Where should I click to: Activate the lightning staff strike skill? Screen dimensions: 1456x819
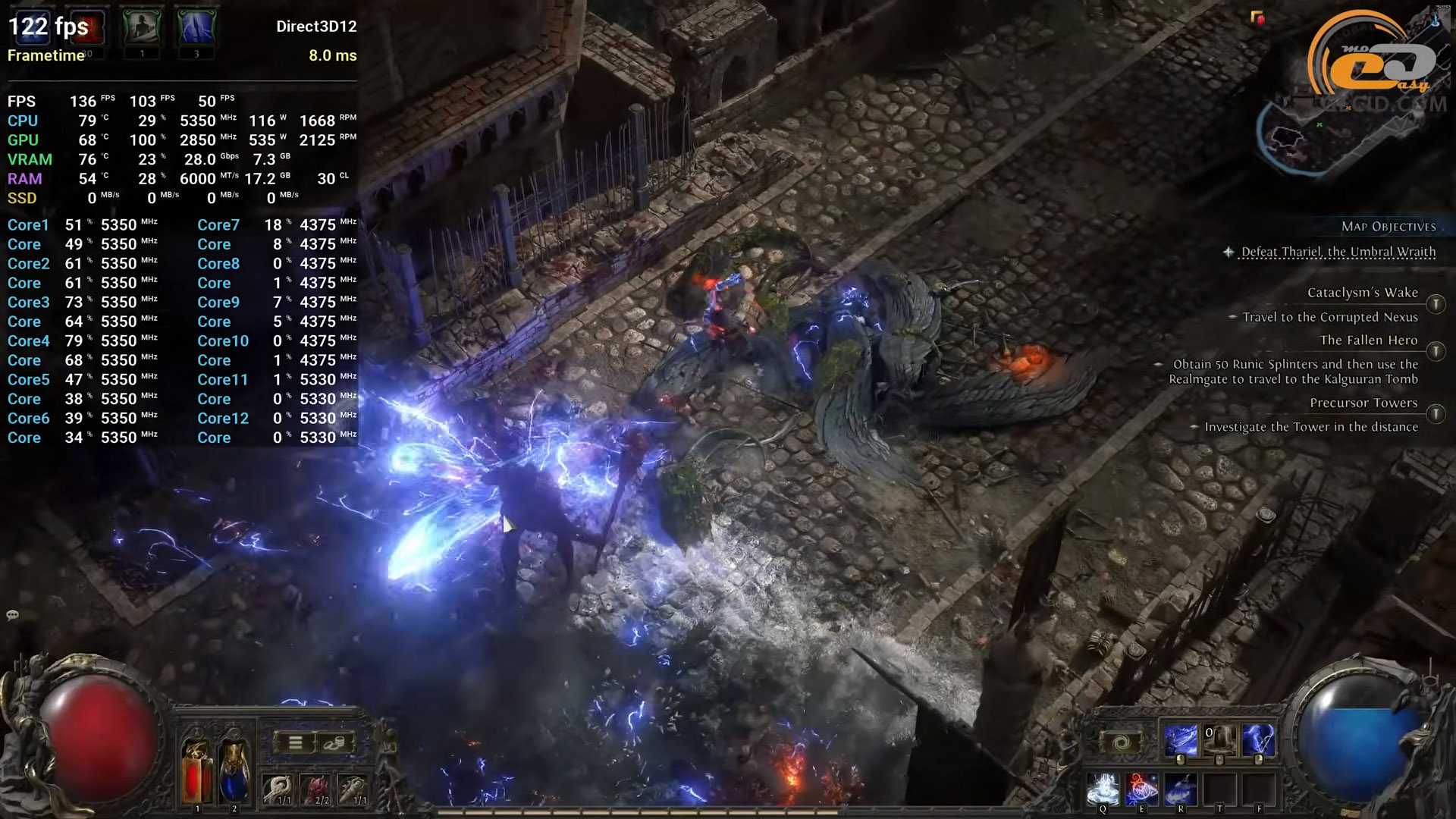pyautogui.click(x=1181, y=740)
